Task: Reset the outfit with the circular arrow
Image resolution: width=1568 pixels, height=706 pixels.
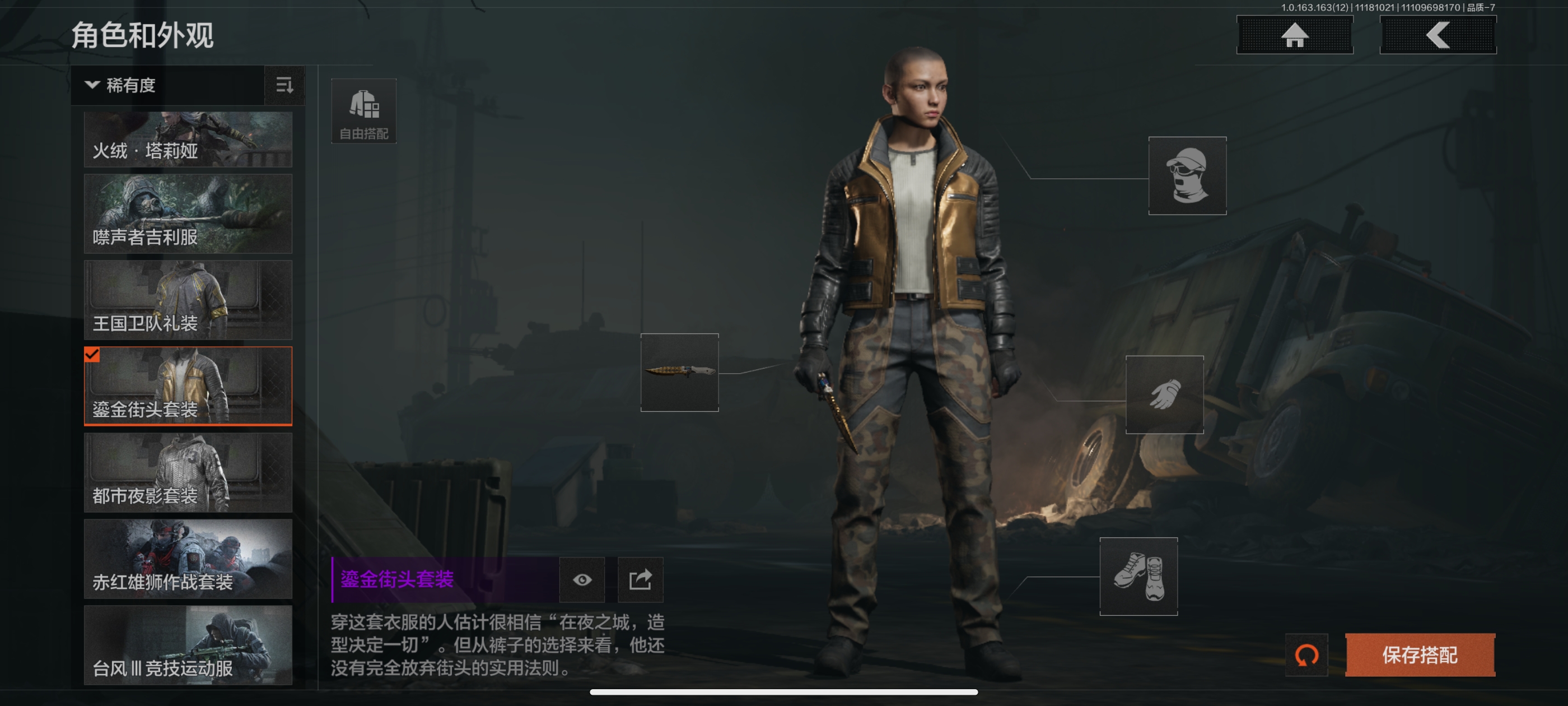Action: (1306, 655)
